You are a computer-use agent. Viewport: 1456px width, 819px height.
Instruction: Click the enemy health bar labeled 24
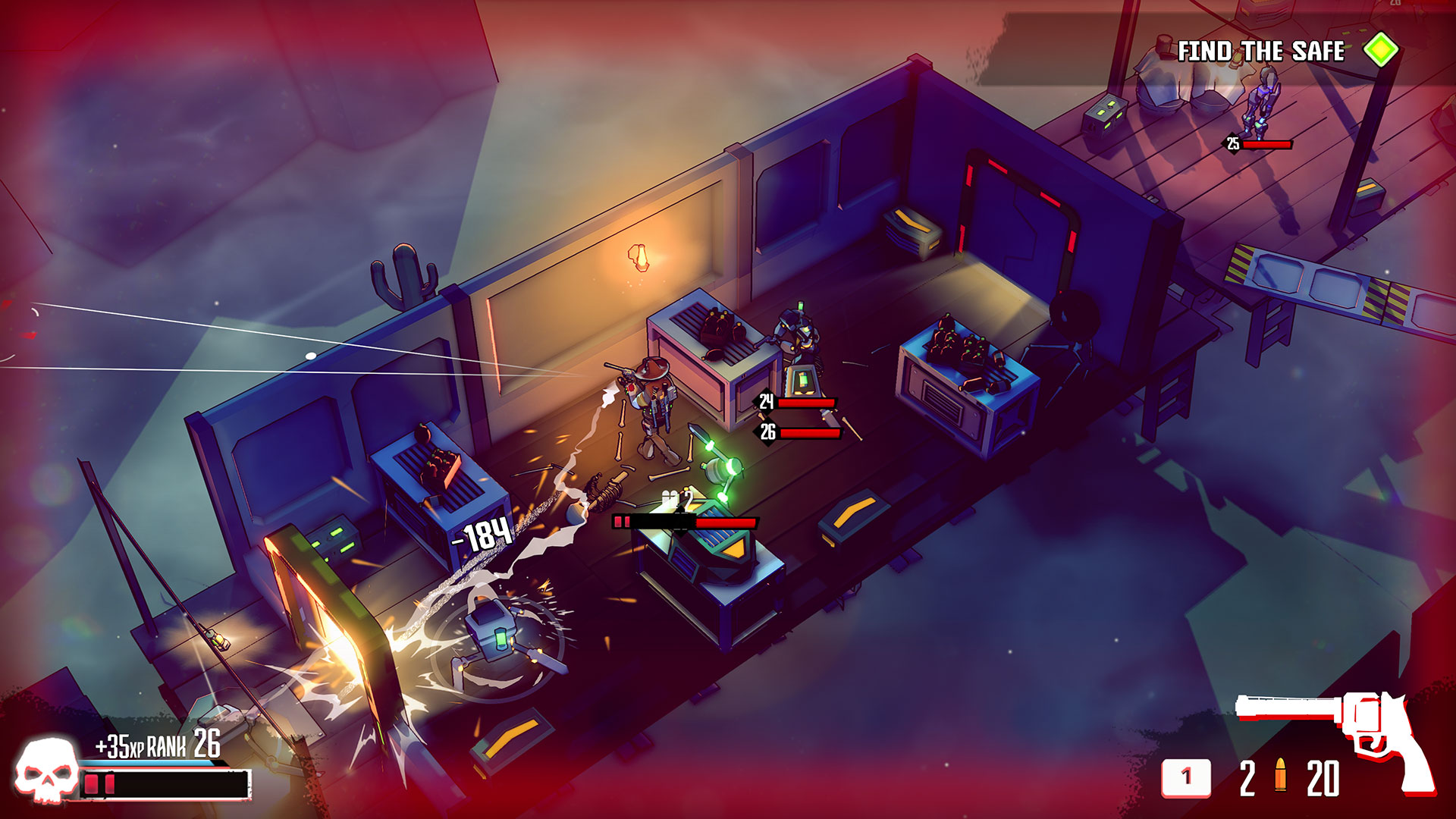(804, 402)
